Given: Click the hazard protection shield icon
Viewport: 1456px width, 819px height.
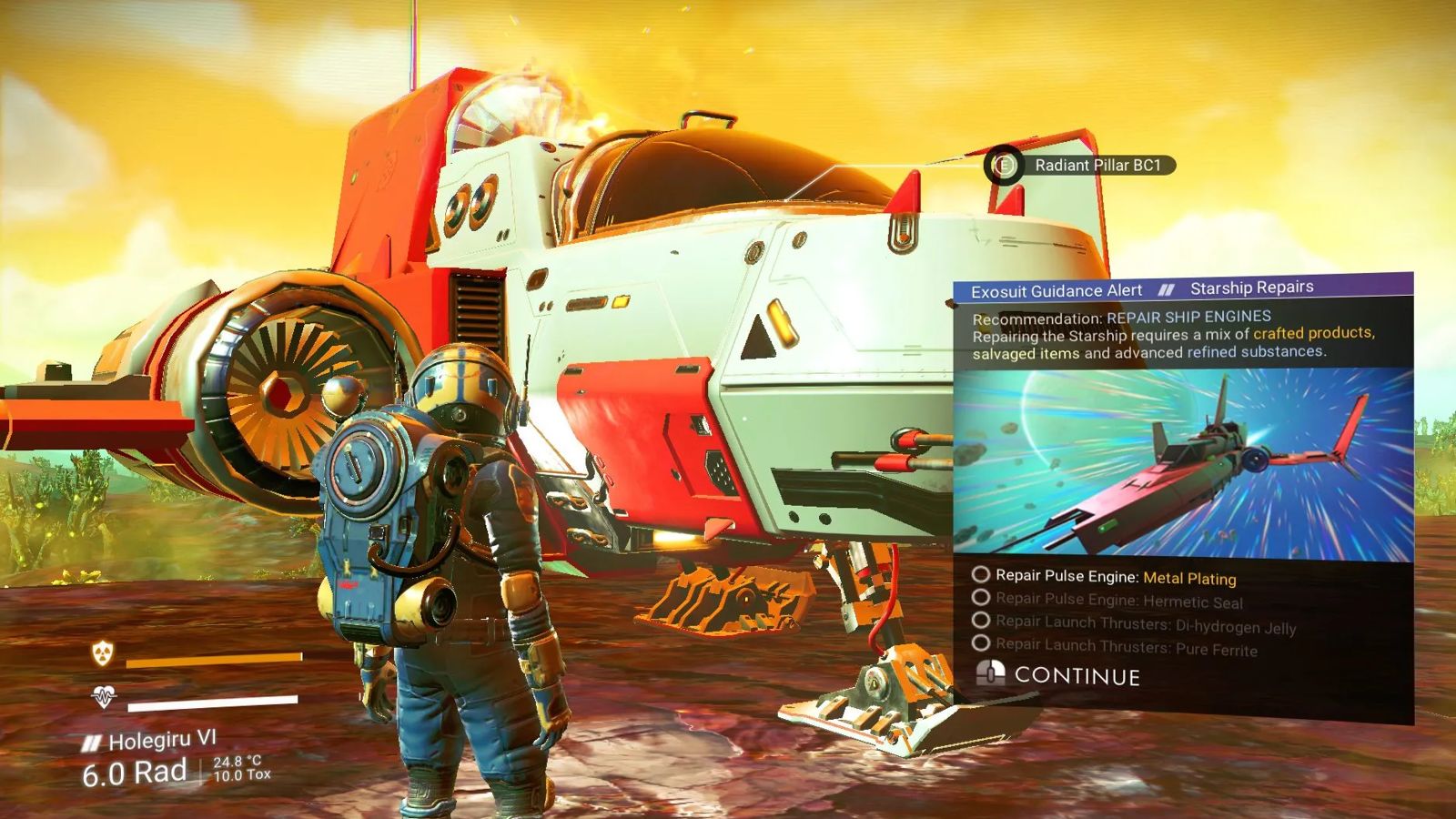Looking at the screenshot, I should (x=103, y=652).
